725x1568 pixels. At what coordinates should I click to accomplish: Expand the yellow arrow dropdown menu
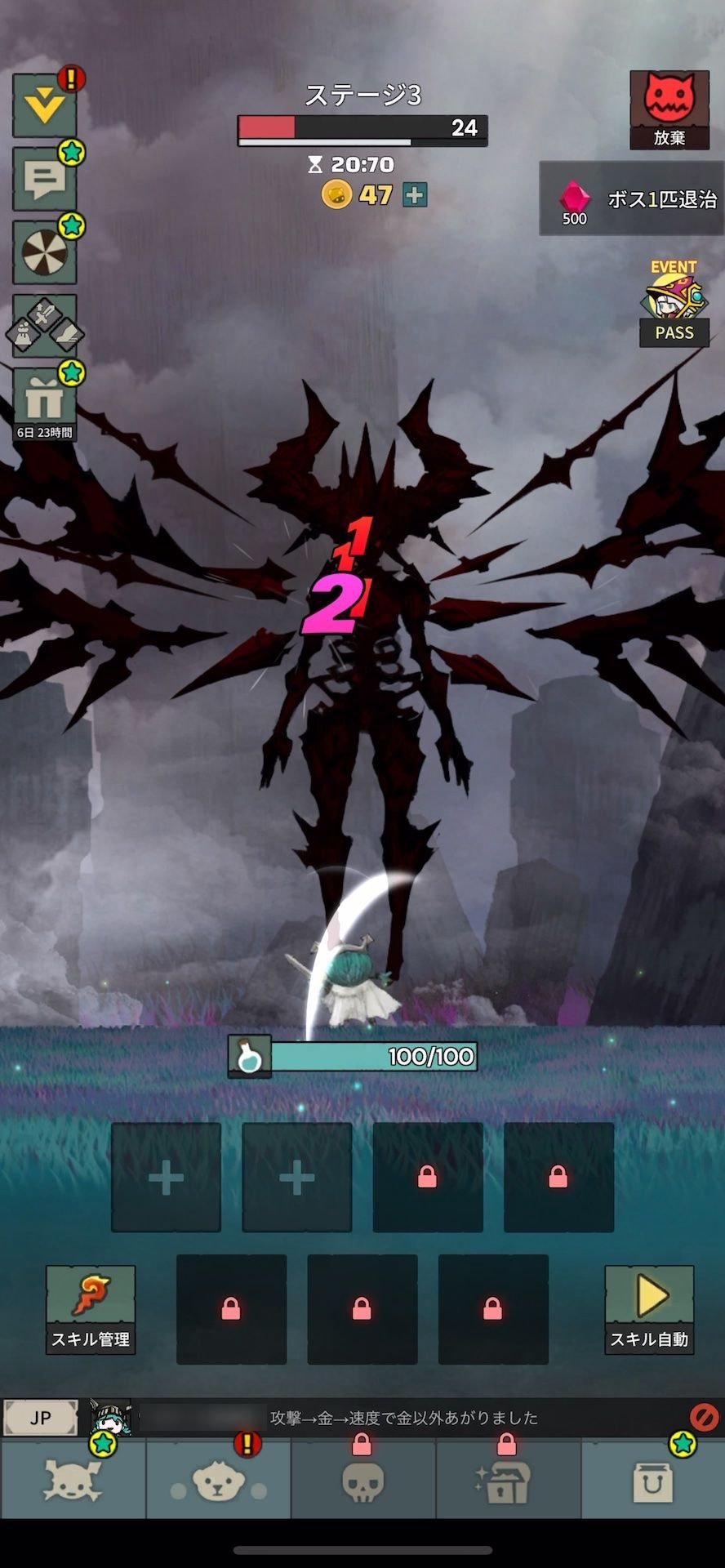(45, 105)
